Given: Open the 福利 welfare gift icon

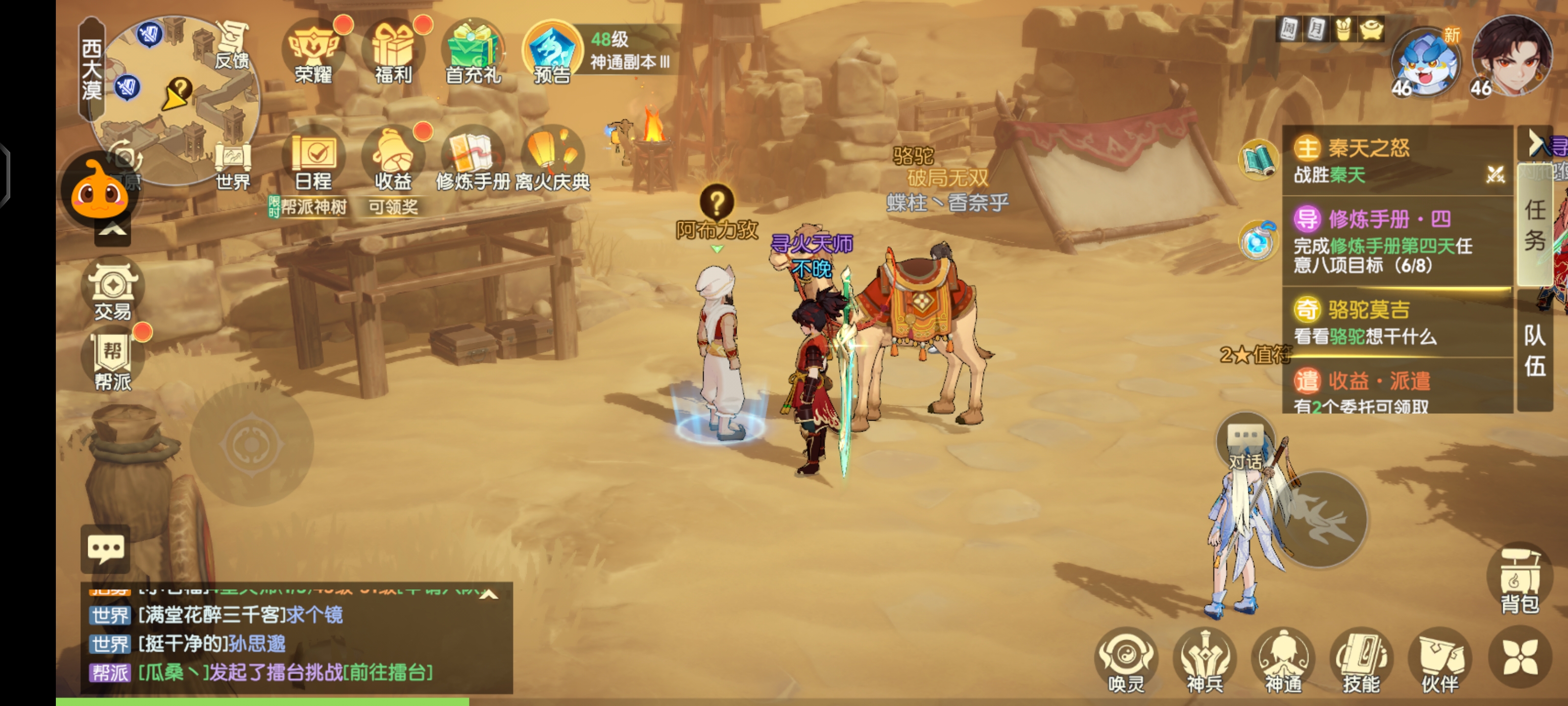Looking at the screenshot, I should tap(393, 53).
